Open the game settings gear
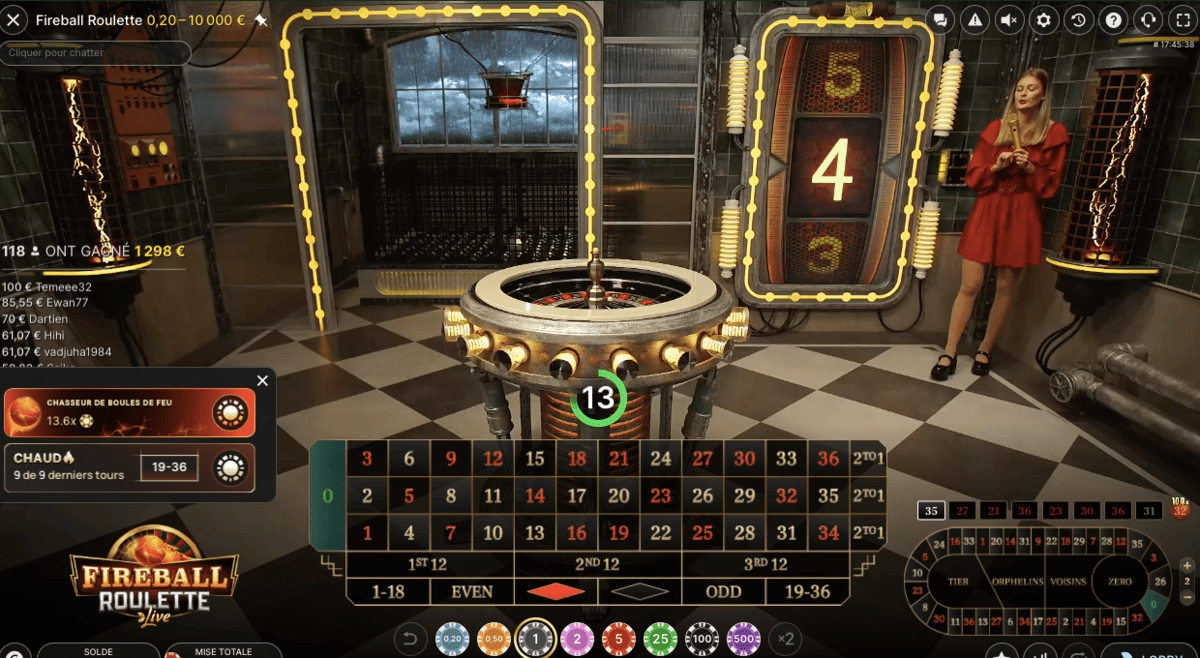Viewport: 1200px width, 658px height. [x=1044, y=20]
